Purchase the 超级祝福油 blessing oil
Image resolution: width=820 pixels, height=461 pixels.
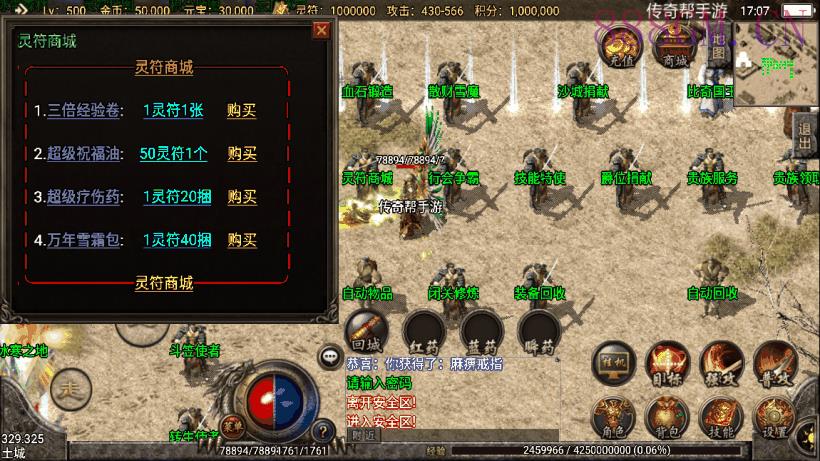click(241, 154)
